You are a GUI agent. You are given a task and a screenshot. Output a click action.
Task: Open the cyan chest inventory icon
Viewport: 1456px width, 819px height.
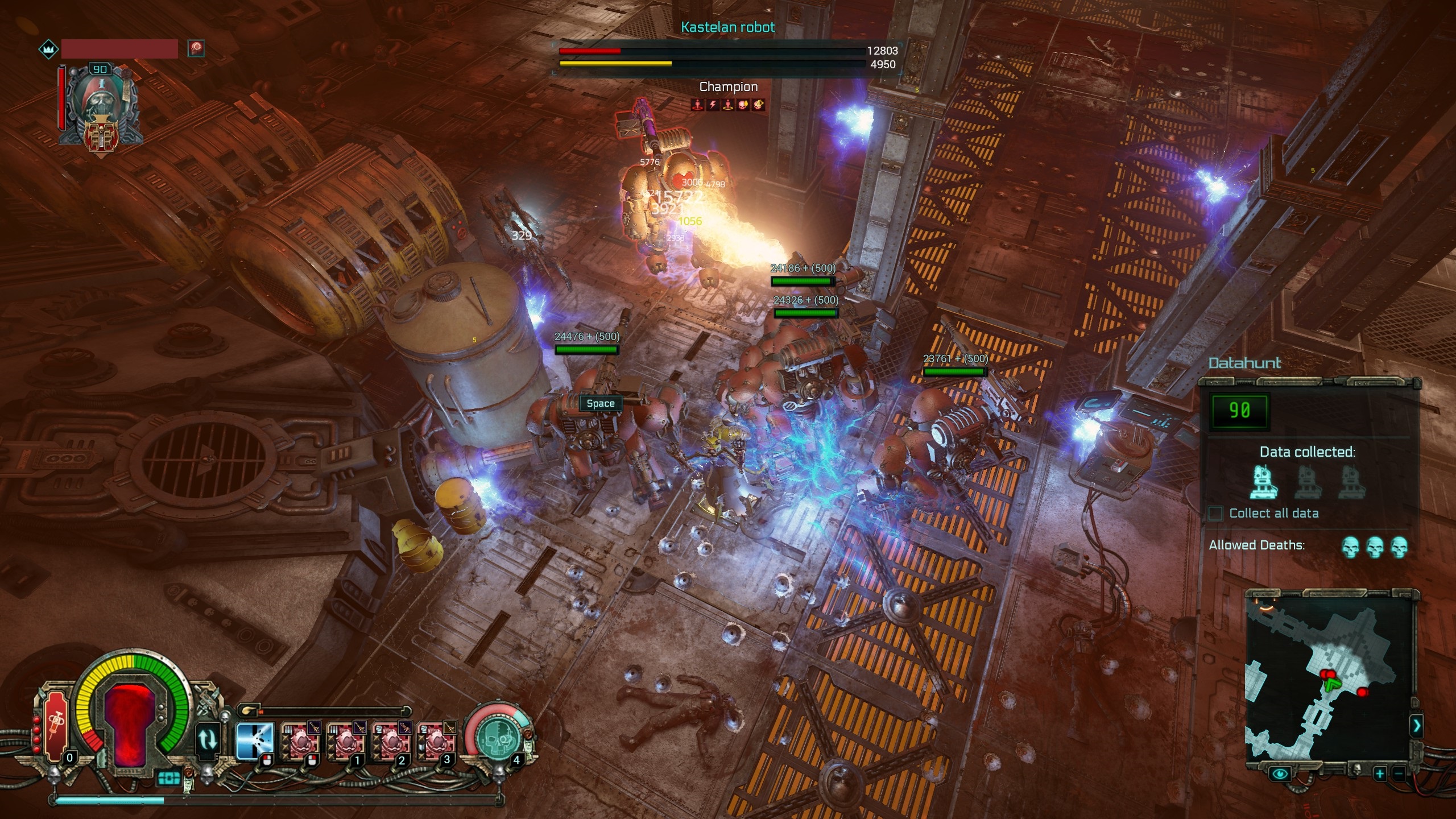tap(168, 777)
